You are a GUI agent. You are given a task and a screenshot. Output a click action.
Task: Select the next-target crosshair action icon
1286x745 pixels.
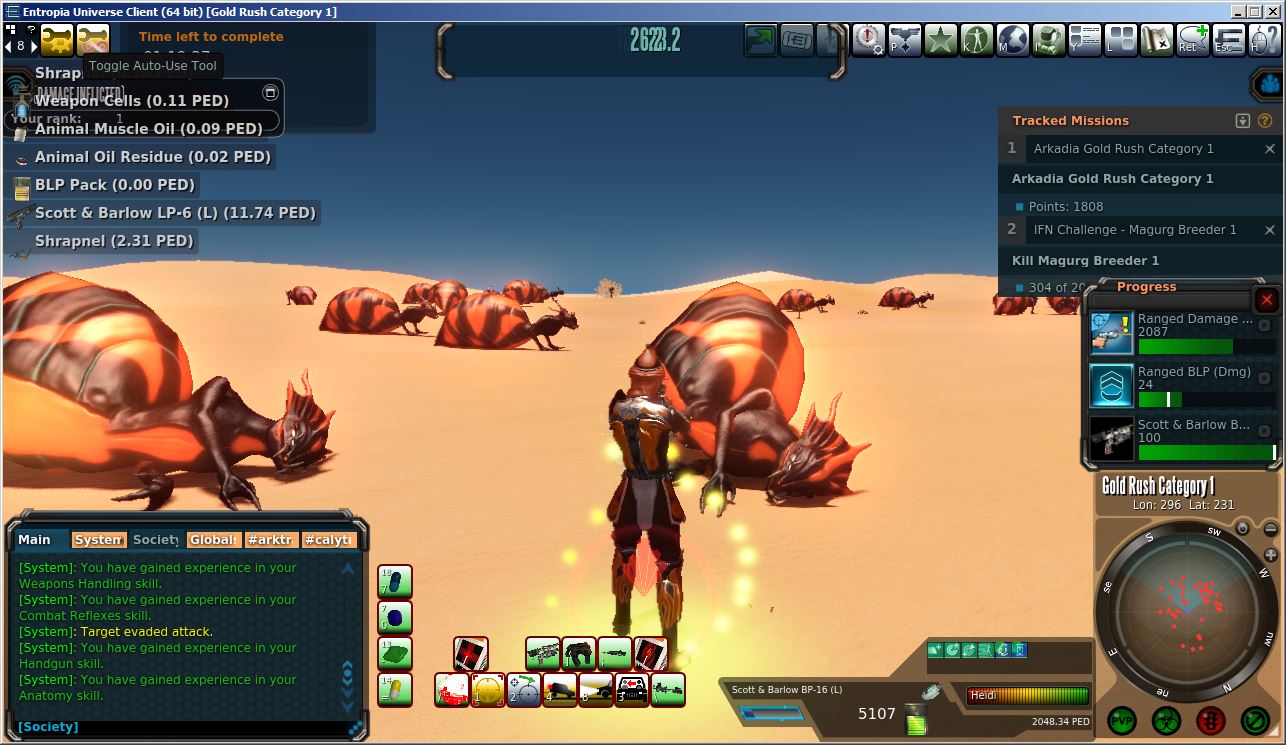524,690
